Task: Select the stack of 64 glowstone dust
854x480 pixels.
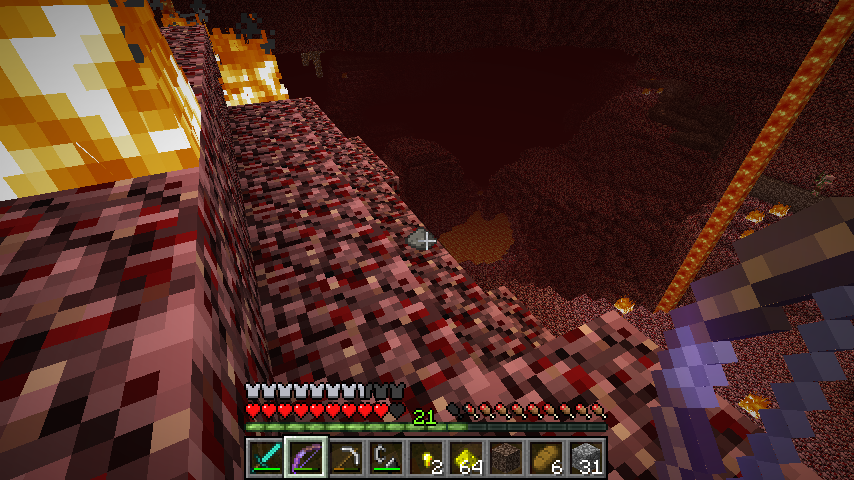Action: click(x=466, y=458)
